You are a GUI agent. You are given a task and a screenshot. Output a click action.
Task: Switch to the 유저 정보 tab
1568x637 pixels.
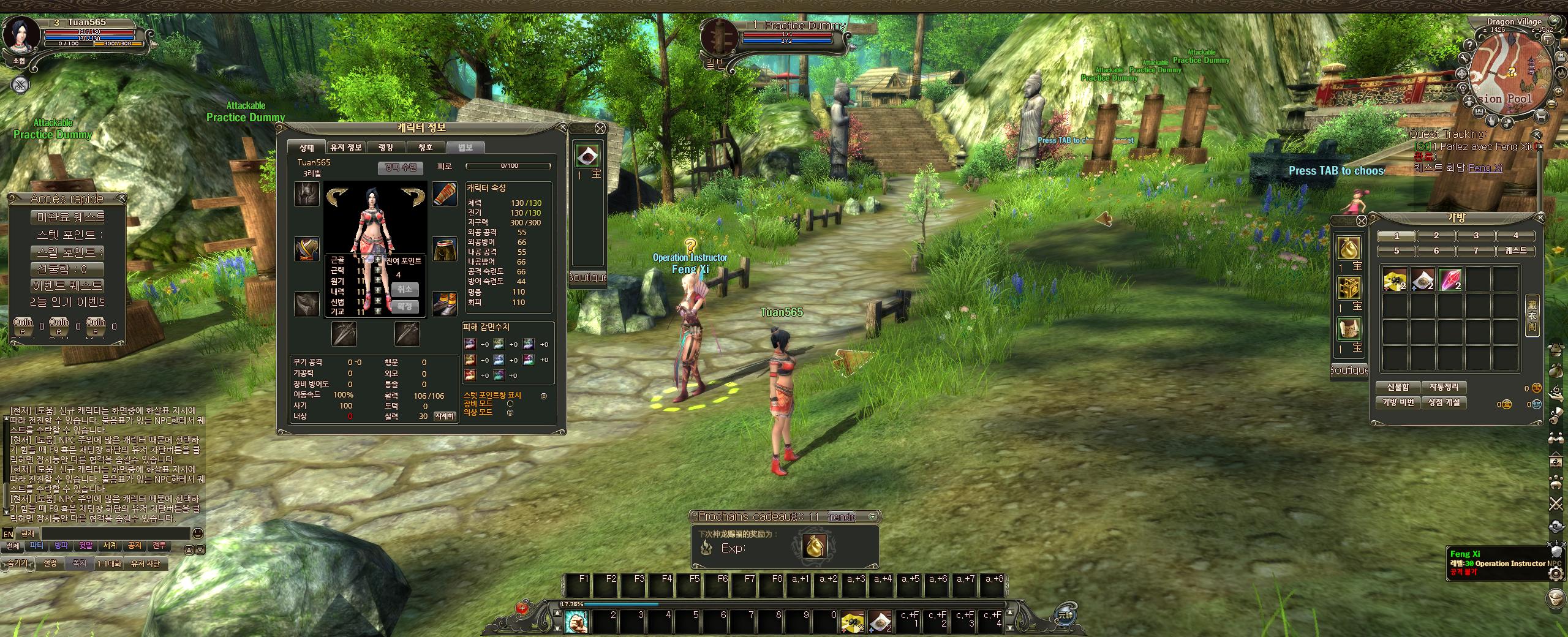click(x=346, y=148)
